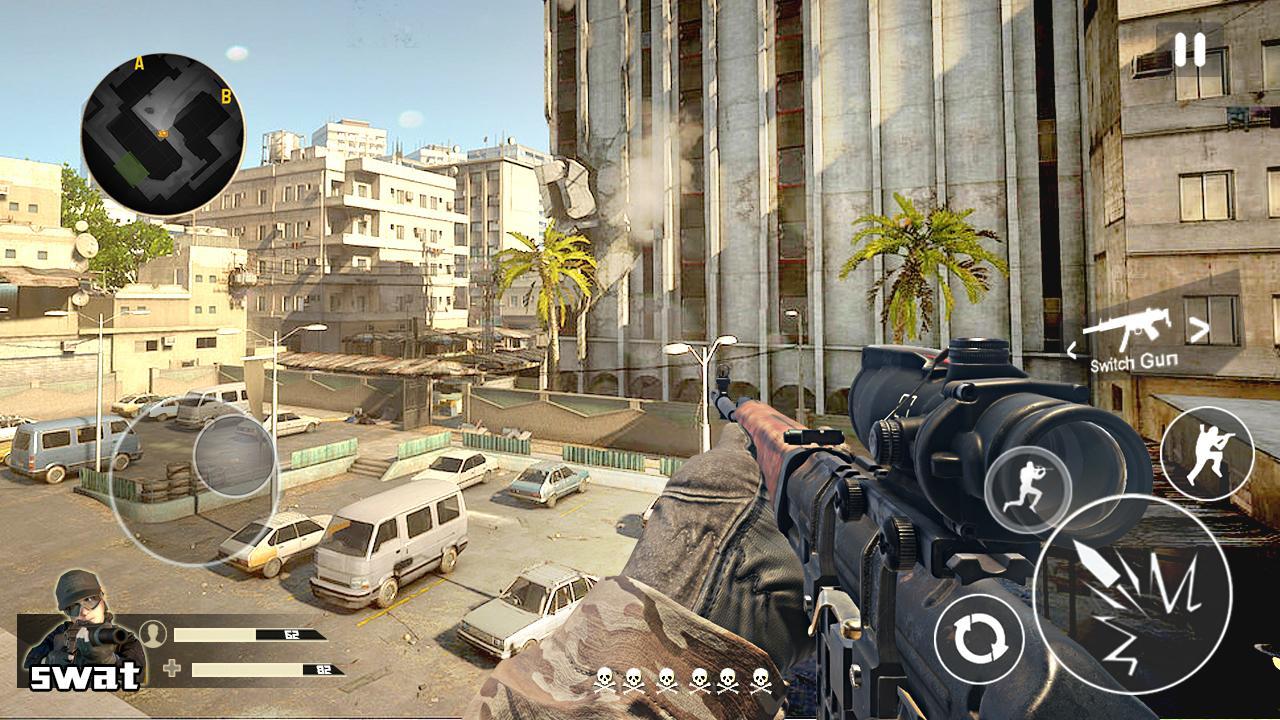
Task: Select marker A on the minimap
Action: click(137, 62)
